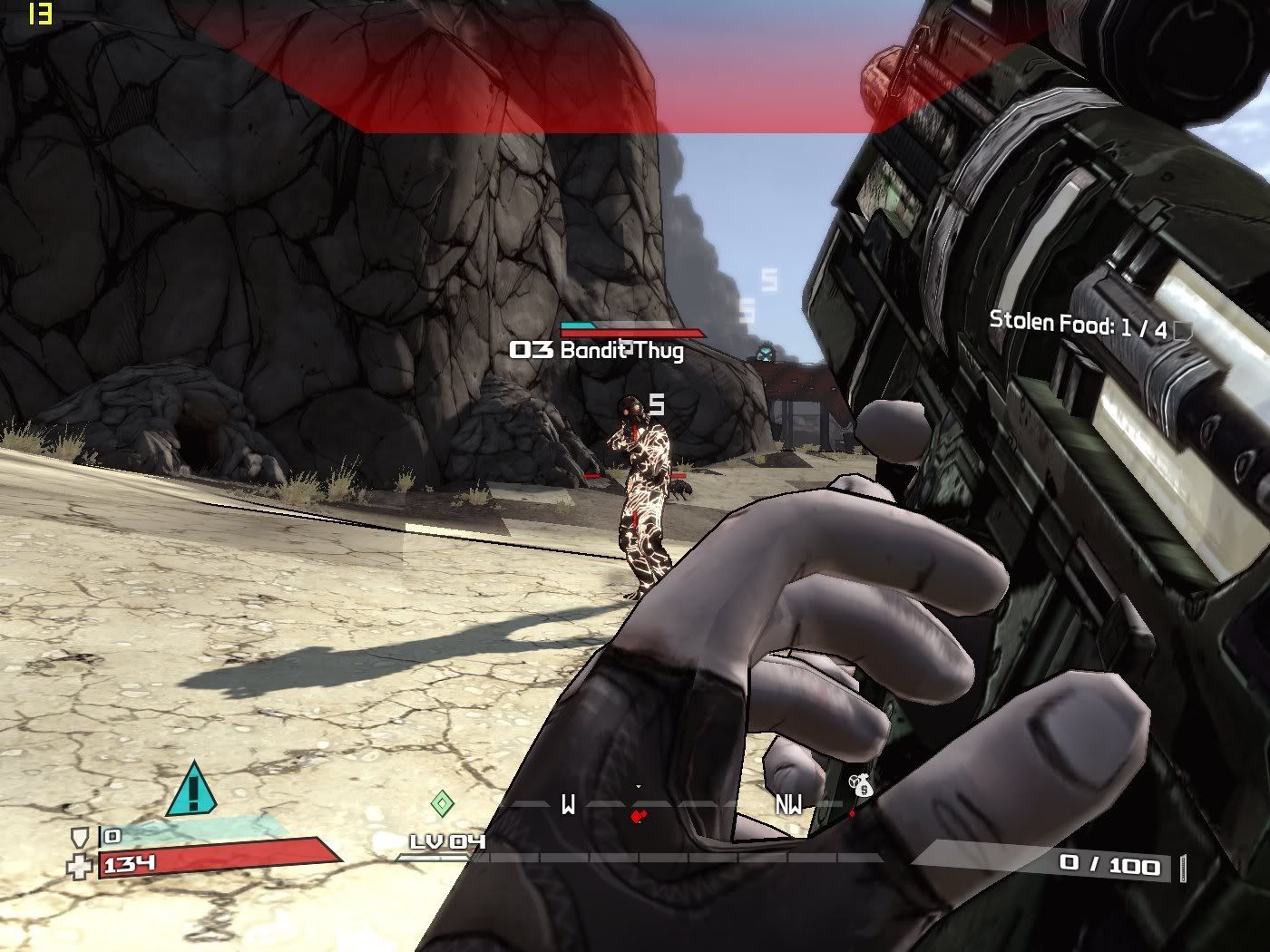Click the money bag marker on compass
The image size is (1270, 952).
(x=861, y=786)
